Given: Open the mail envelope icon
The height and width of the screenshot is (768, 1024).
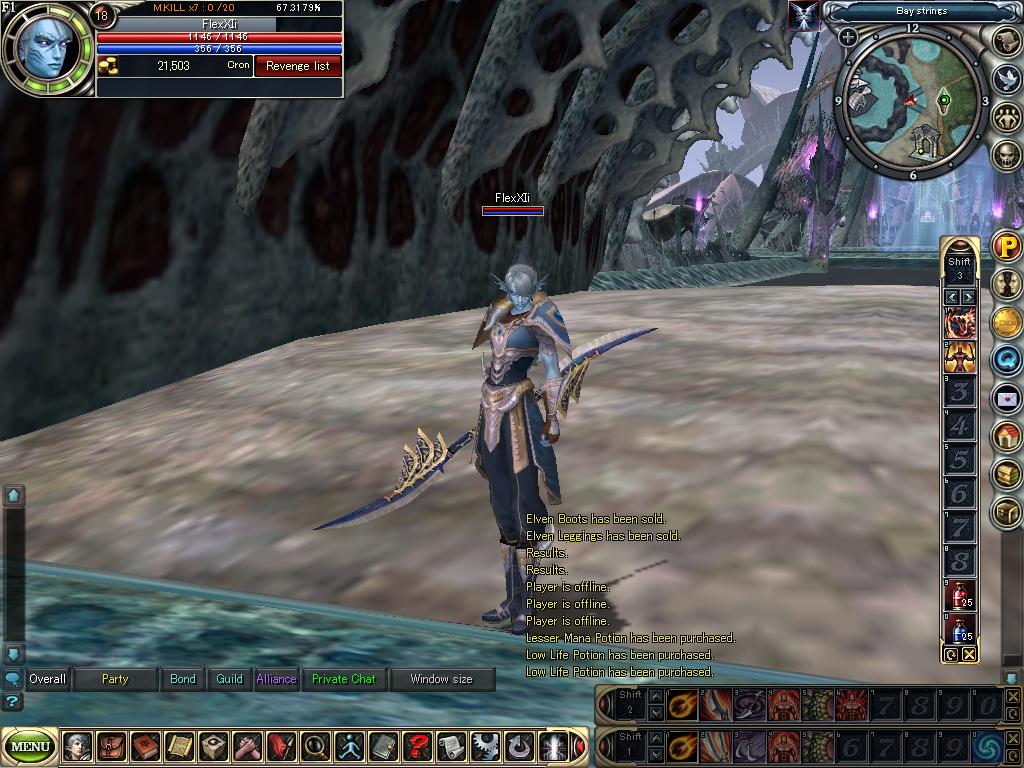Looking at the screenshot, I should pyautogui.click(x=1006, y=398).
